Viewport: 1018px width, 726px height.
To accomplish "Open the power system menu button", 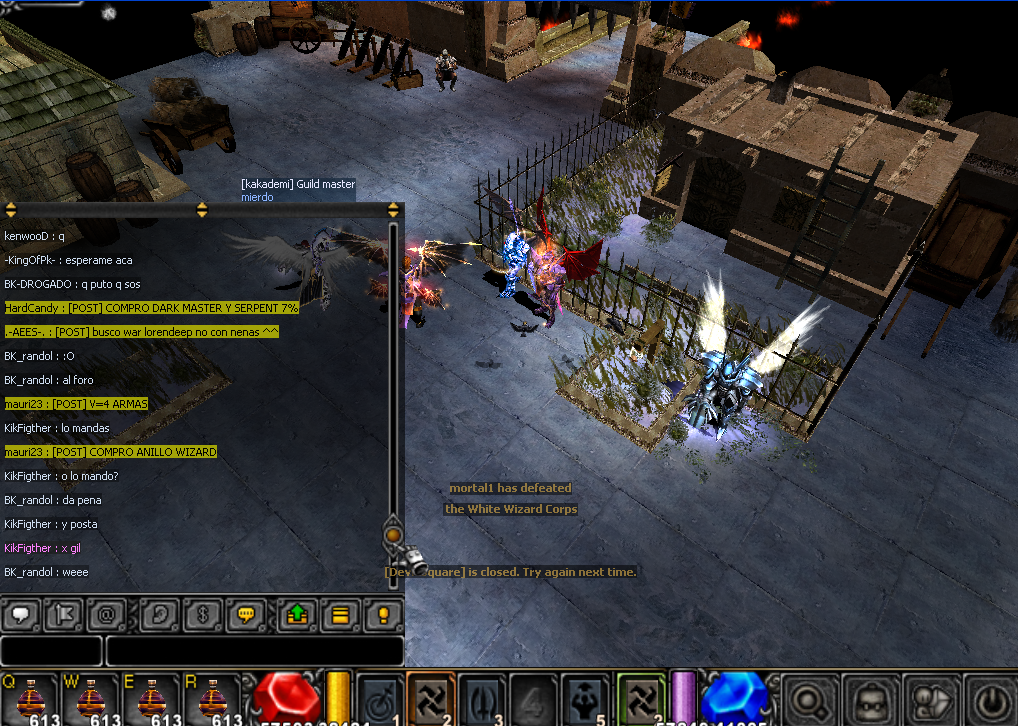I will [x=988, y=698].
